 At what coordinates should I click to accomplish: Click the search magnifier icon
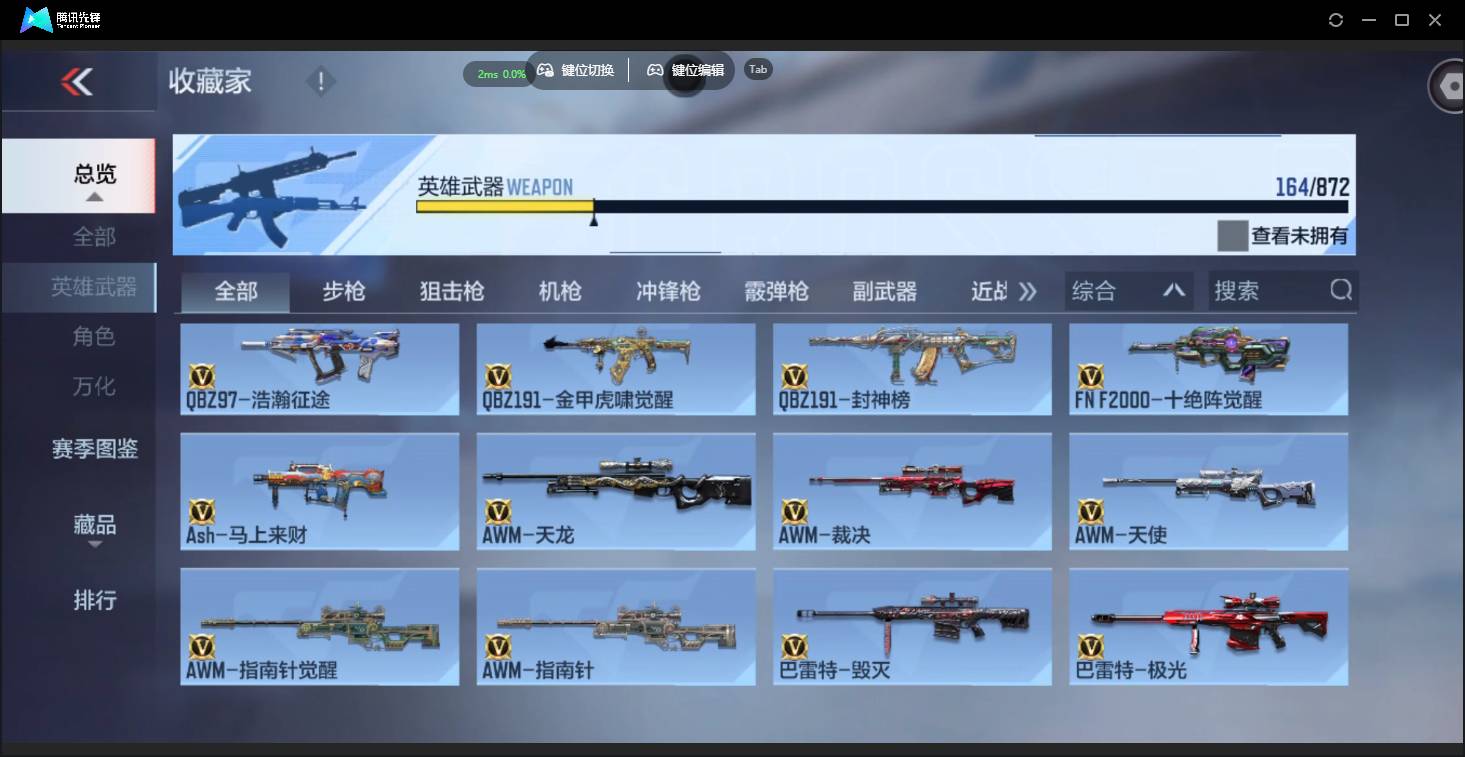(1340, 290)
